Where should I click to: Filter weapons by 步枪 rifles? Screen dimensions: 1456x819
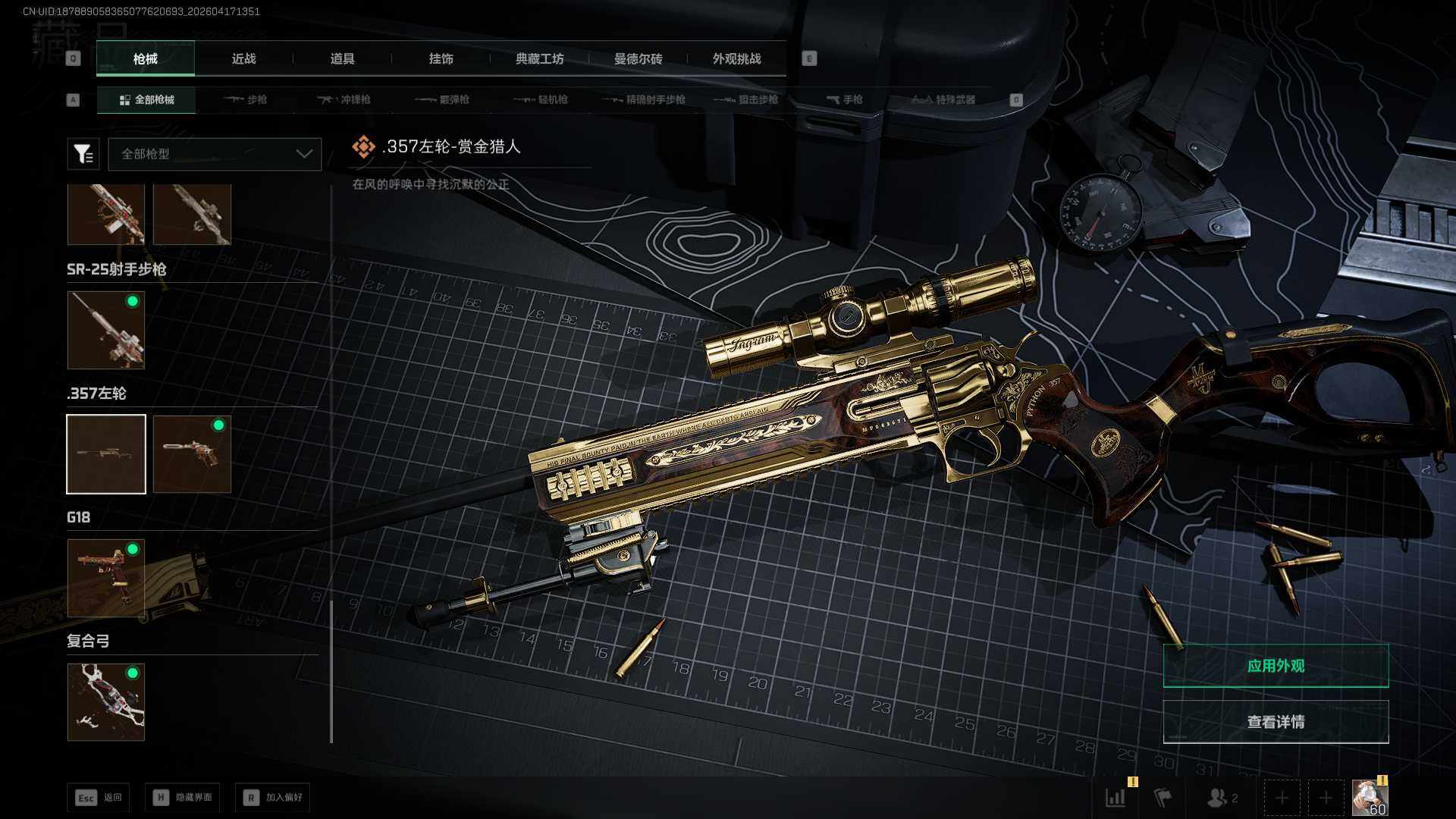point(246,99)
